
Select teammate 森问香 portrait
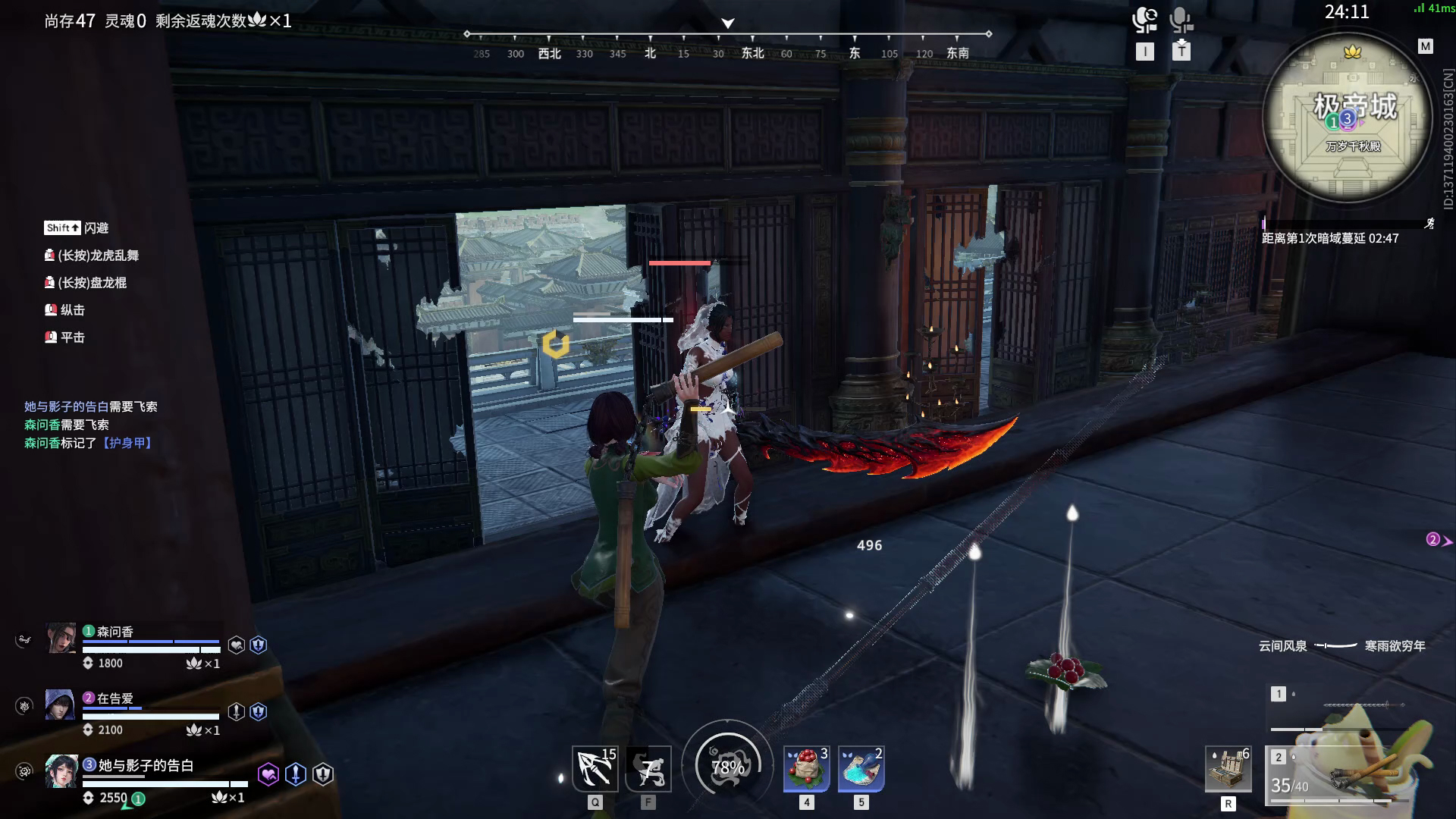pyautogui.click(x=61, y=639)
